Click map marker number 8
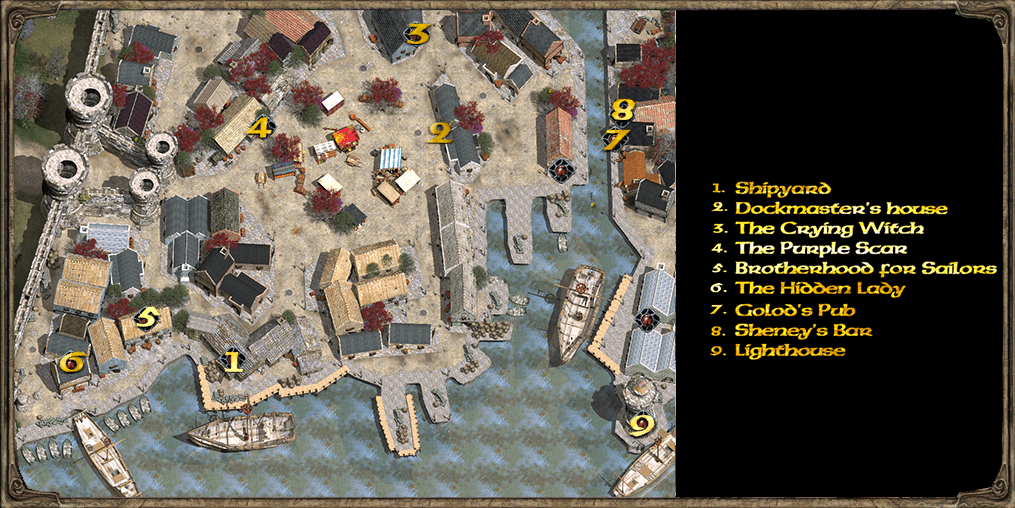Image resolution: width=1015 pixels, height=508 pixels. coord(623,110)
